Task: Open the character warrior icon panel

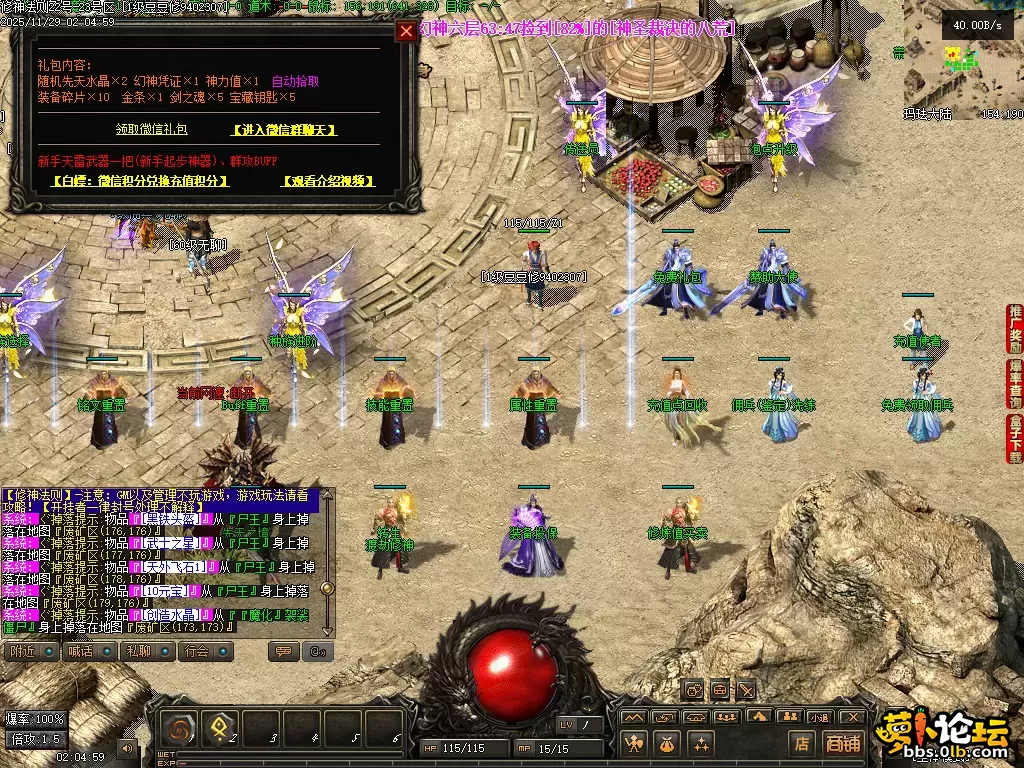Action: (x=634, y=742)
